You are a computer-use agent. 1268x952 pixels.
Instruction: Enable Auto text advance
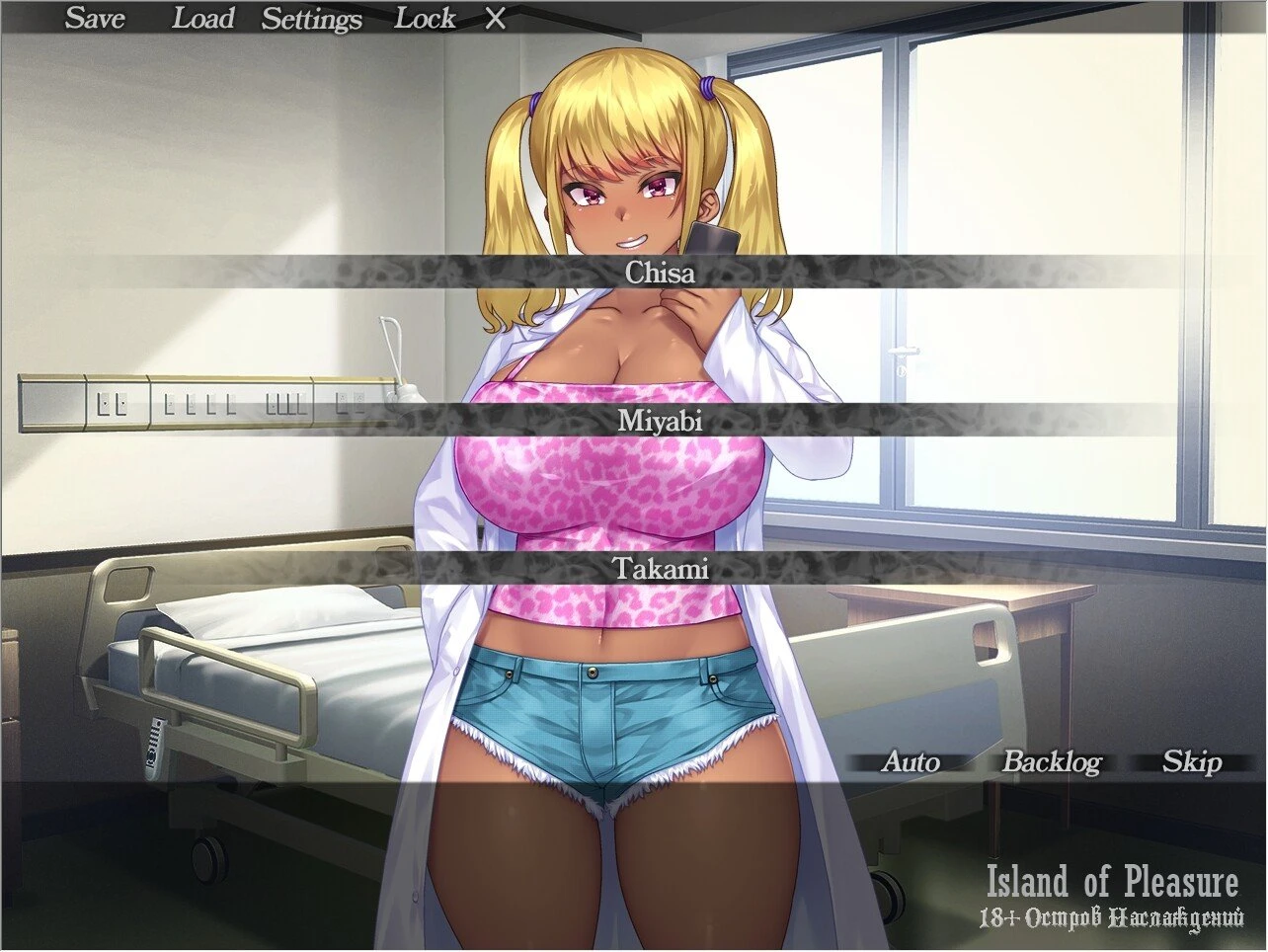911,761
